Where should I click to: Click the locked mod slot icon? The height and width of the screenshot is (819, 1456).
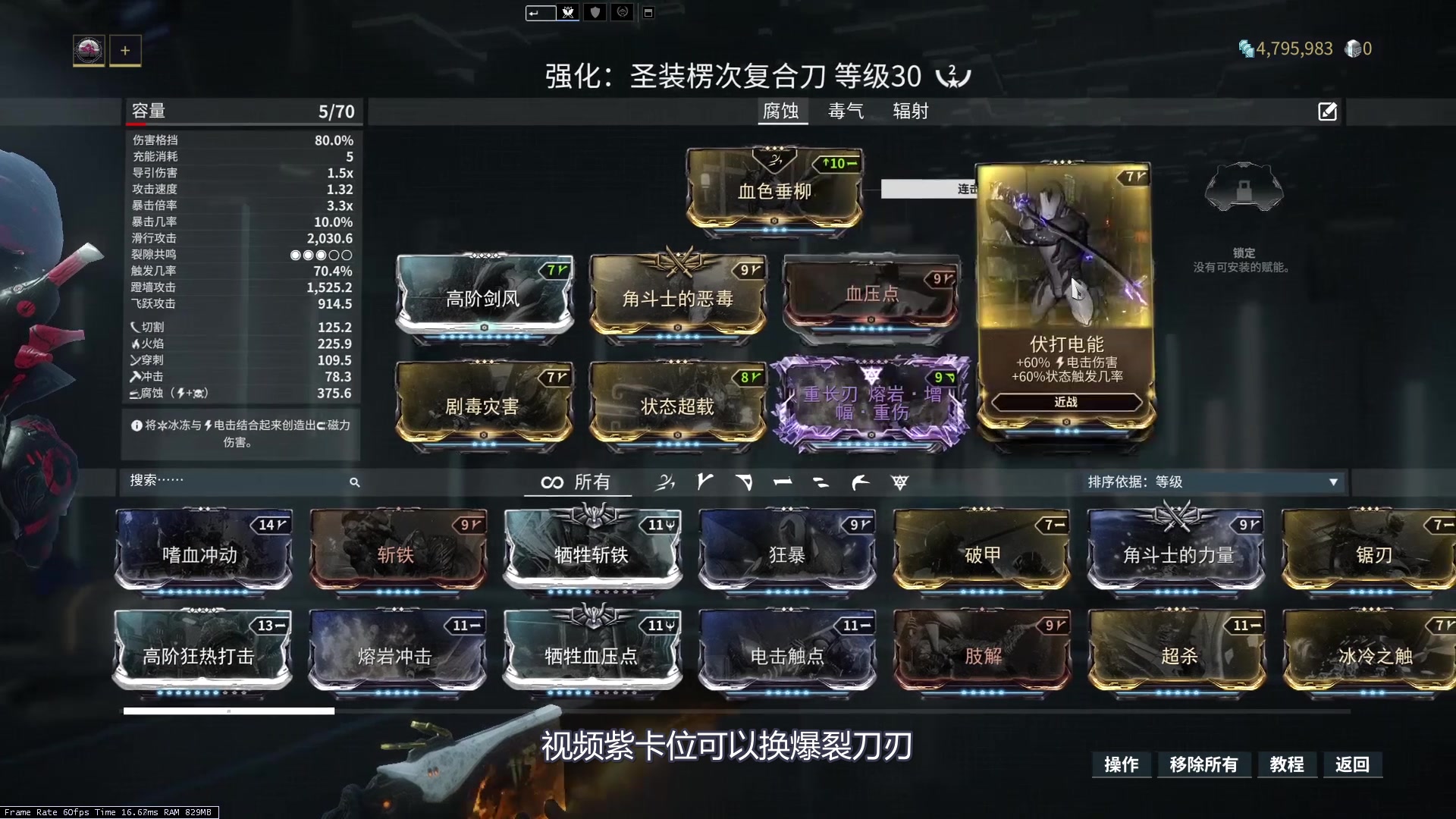(1244, 188)
